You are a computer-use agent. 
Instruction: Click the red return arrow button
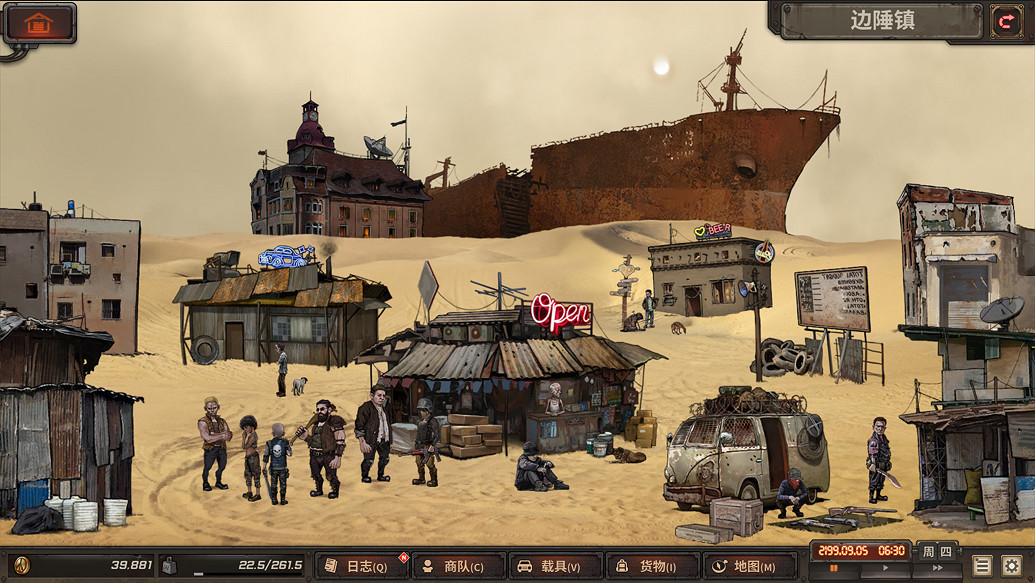point(1002,21)
